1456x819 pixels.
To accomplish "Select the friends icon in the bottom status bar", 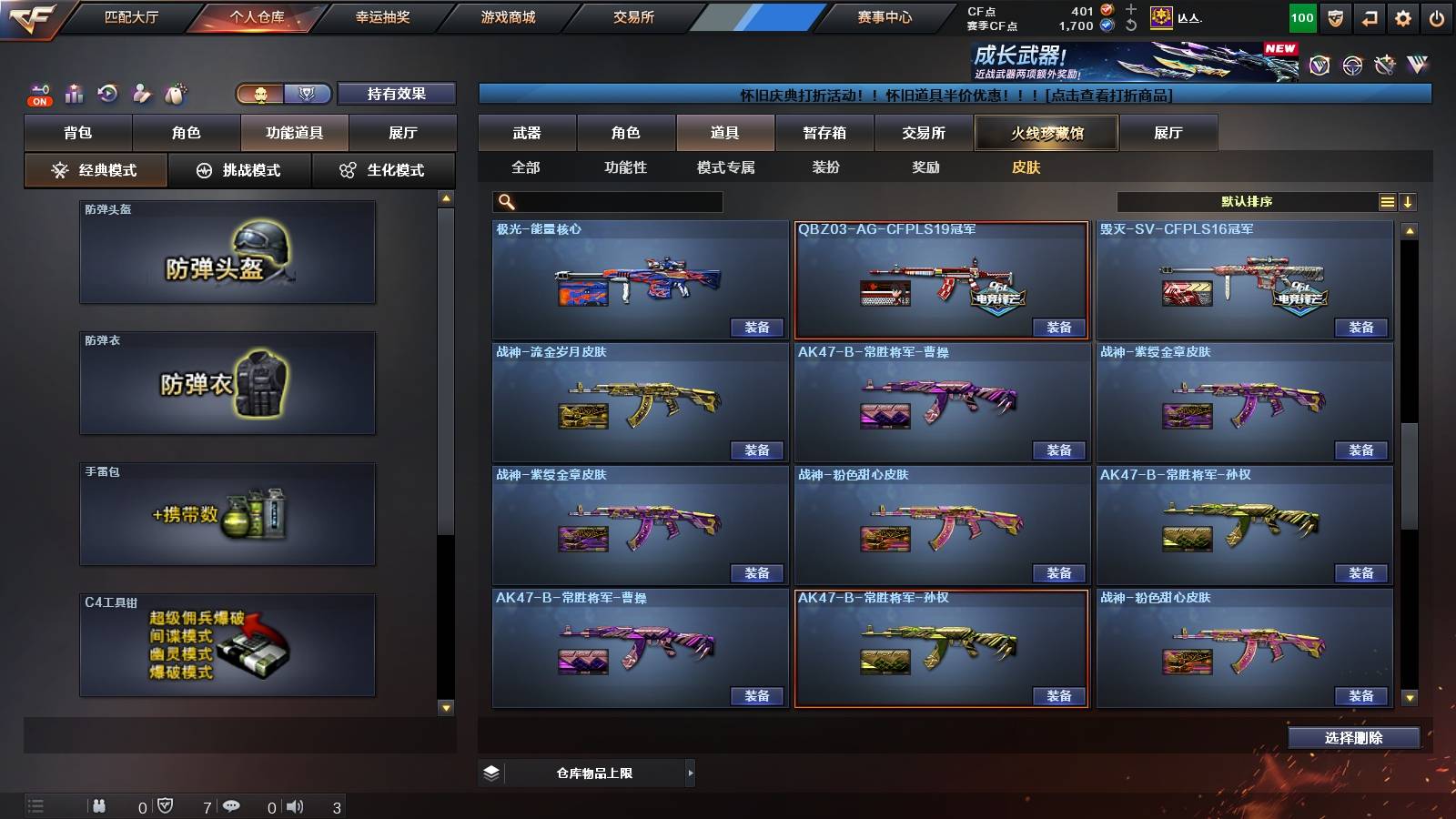I will click(100, 806).
